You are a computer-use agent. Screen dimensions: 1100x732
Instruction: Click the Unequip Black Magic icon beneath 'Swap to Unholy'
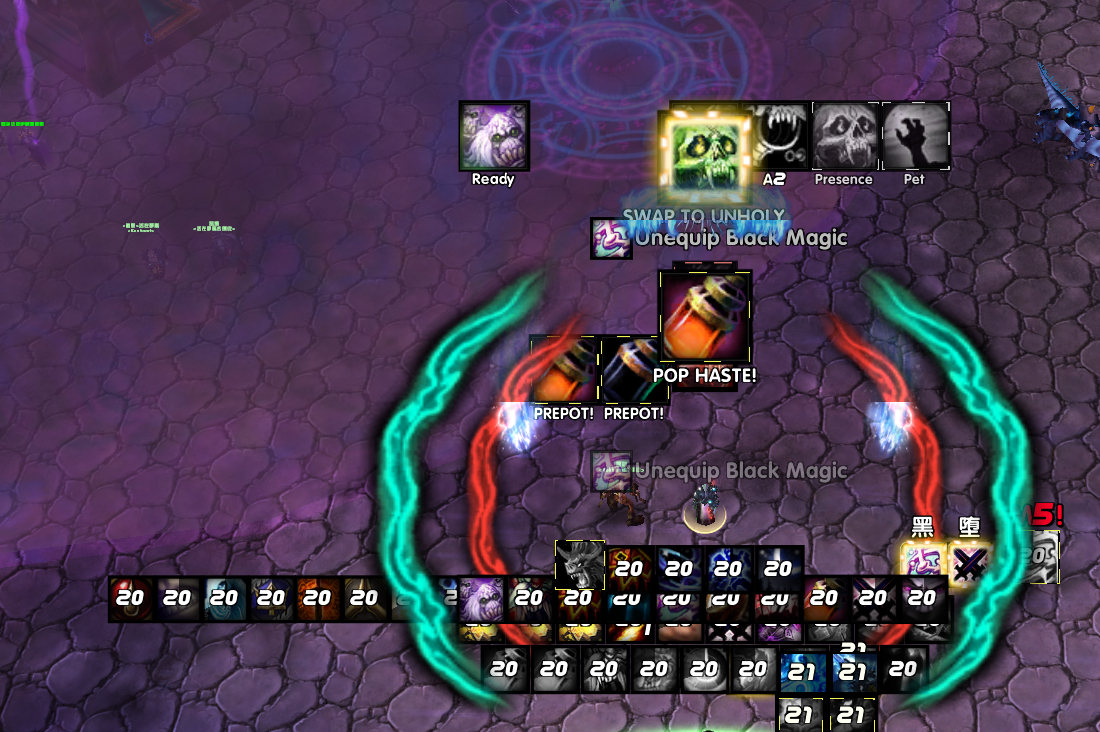click(611, 239)
